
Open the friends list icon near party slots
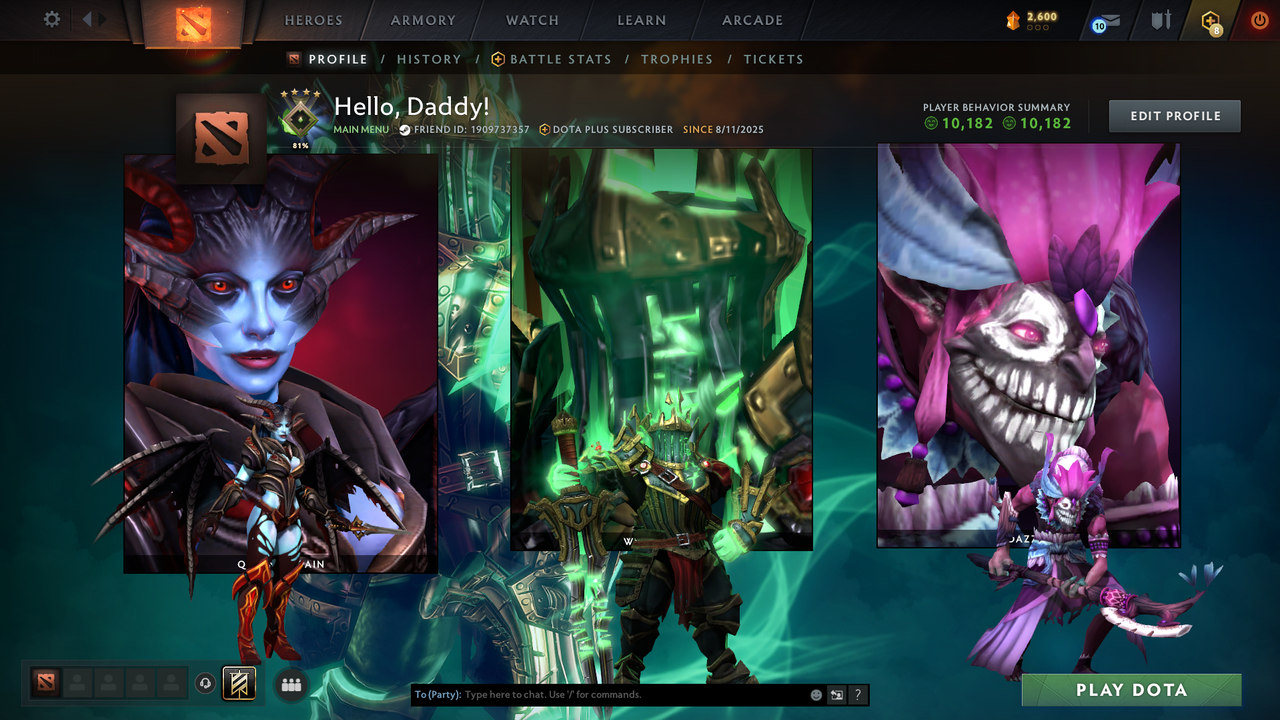289,684
